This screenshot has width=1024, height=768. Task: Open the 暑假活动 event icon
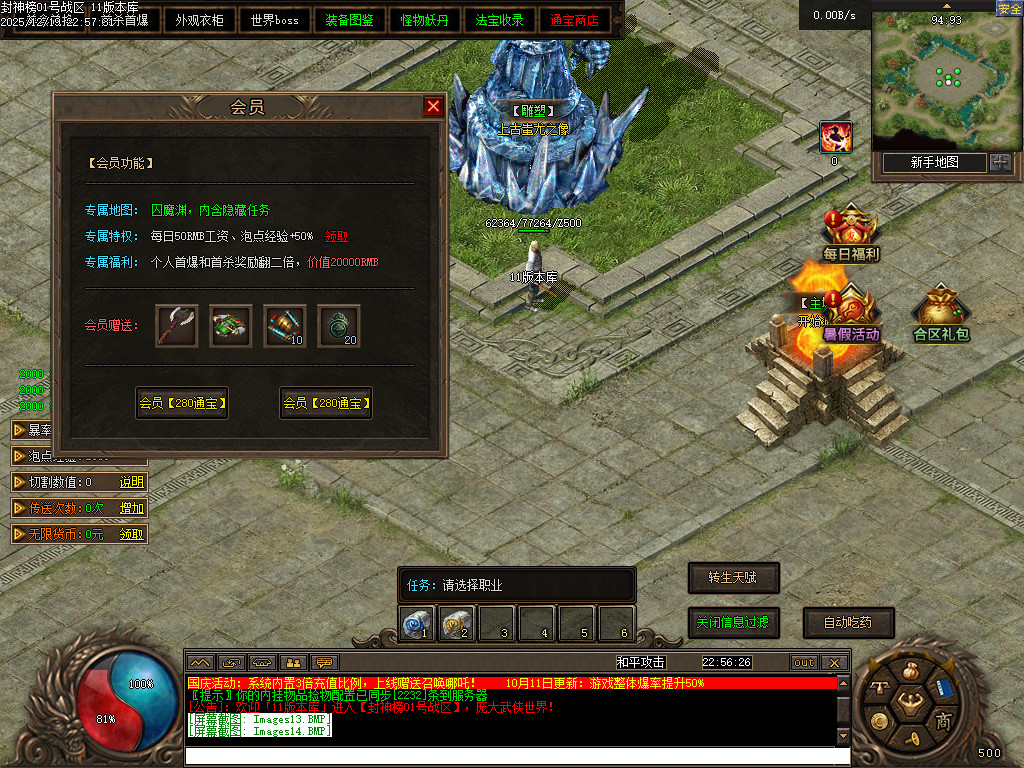[x=851, y=316]
